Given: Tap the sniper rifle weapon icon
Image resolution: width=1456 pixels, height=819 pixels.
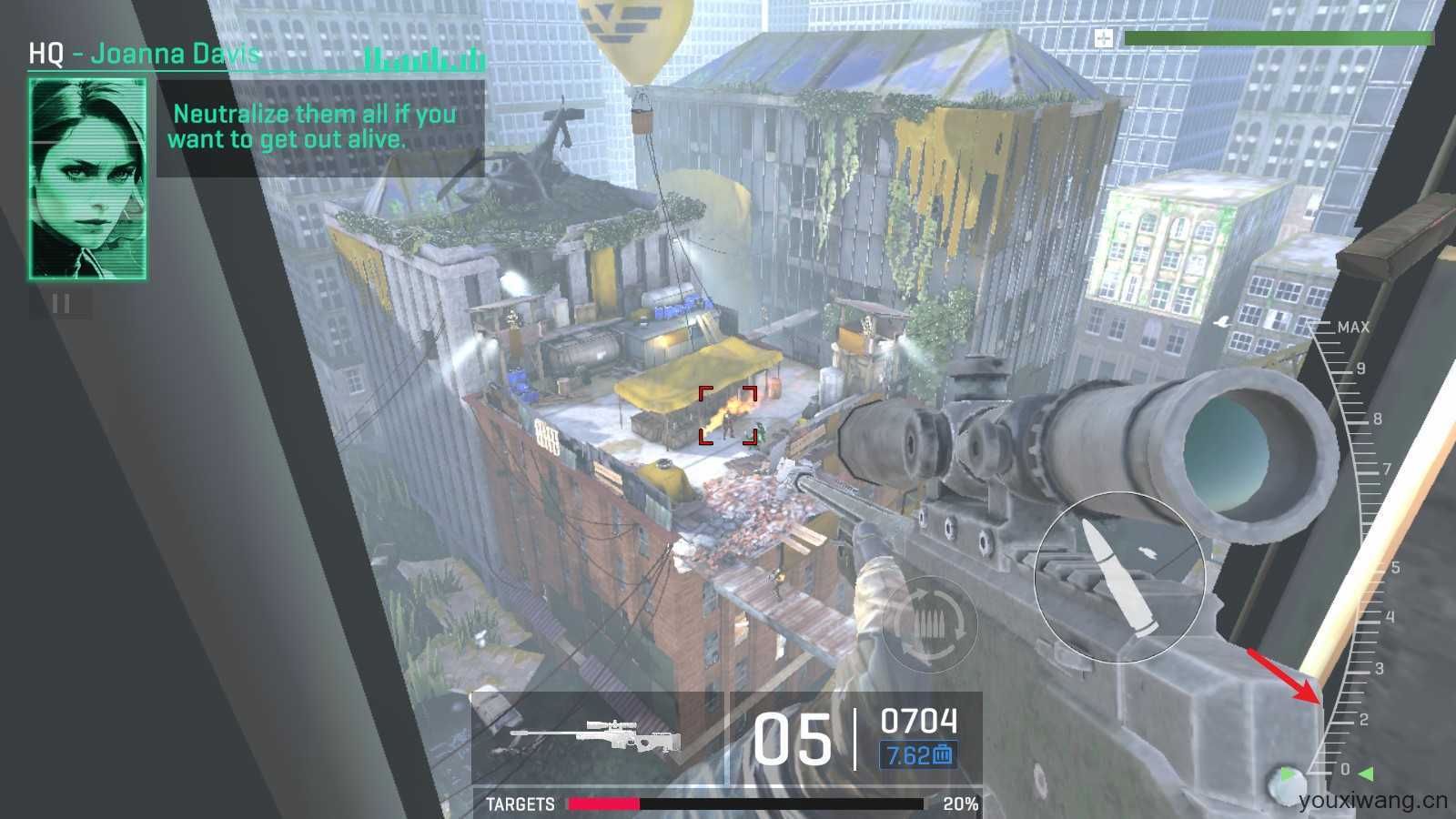Looking at the screenshot, I should pos(597,737).
